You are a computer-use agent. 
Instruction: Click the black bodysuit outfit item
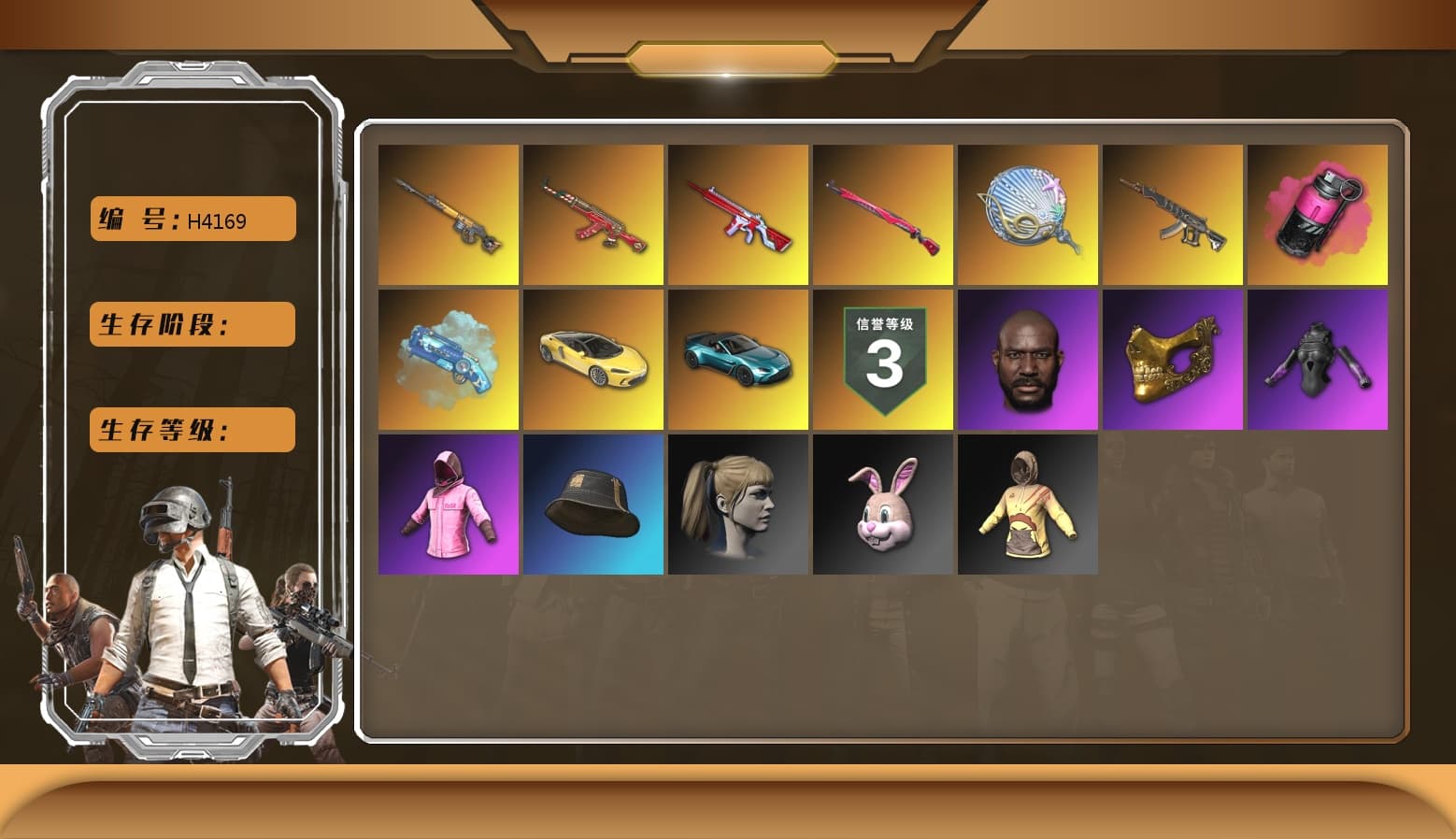[x=1318, y=360]
